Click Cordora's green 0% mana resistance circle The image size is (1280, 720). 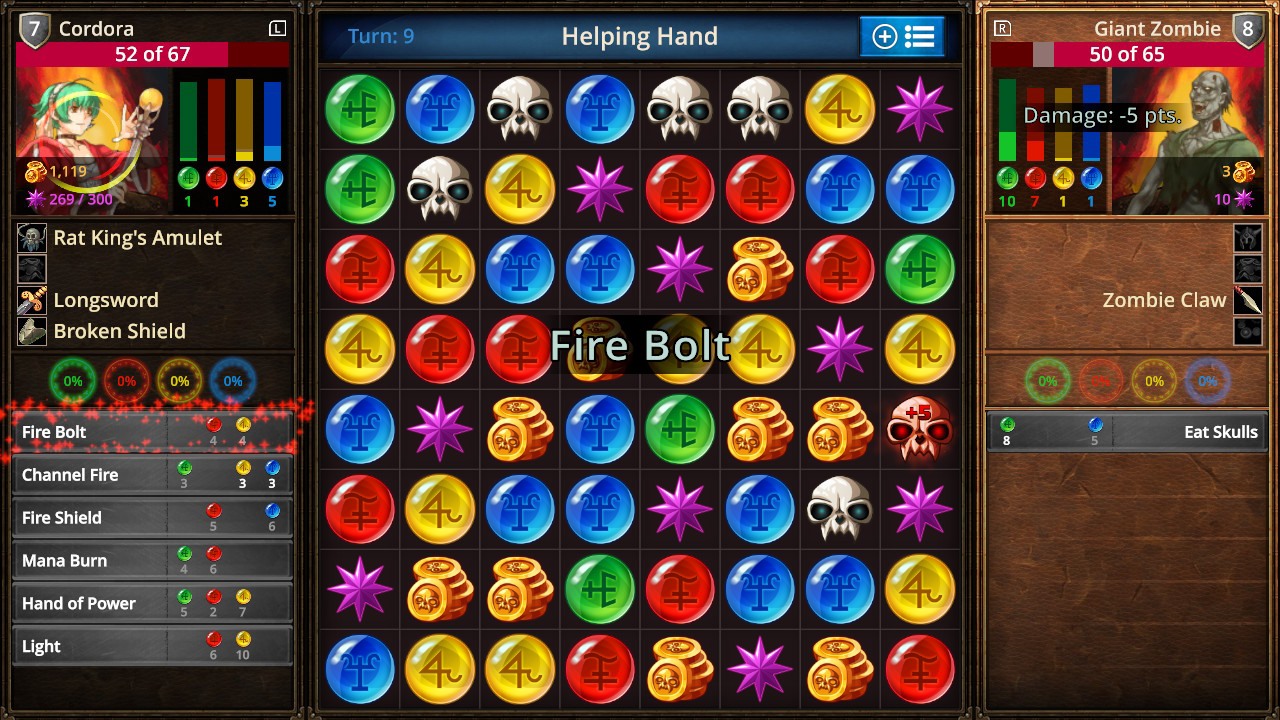click(73, 381)
